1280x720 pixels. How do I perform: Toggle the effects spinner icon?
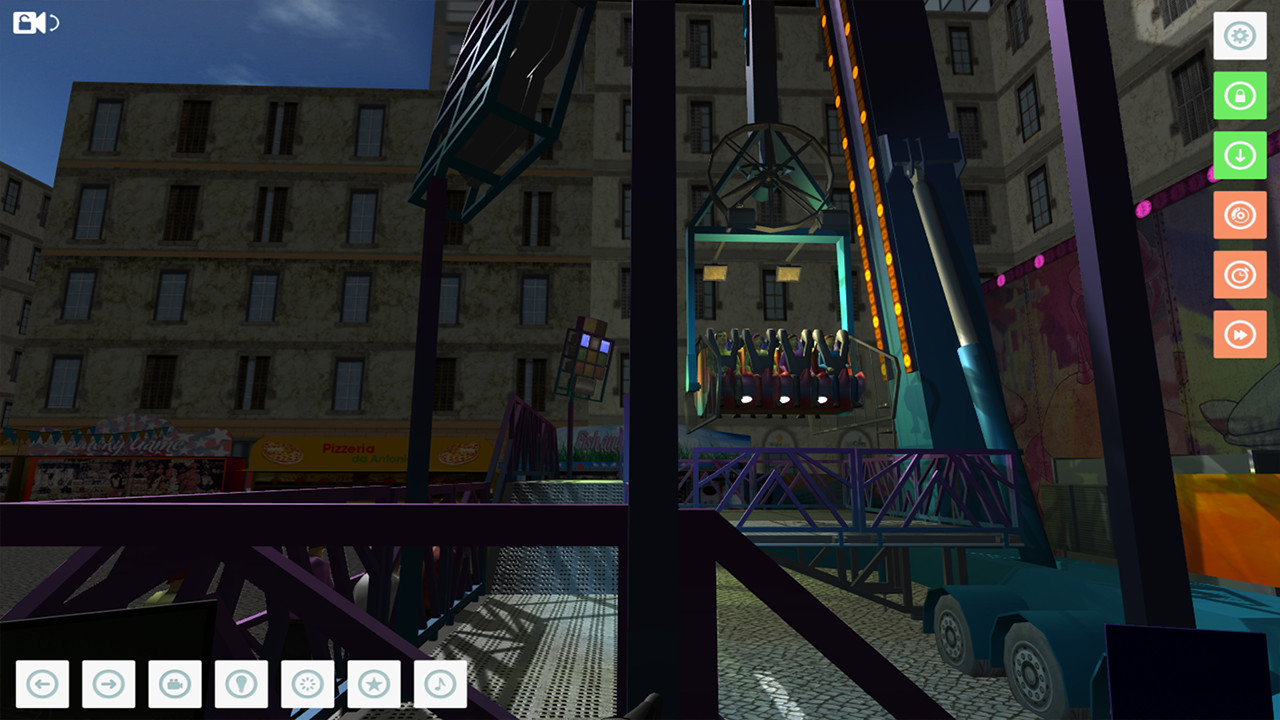(307, 684)
